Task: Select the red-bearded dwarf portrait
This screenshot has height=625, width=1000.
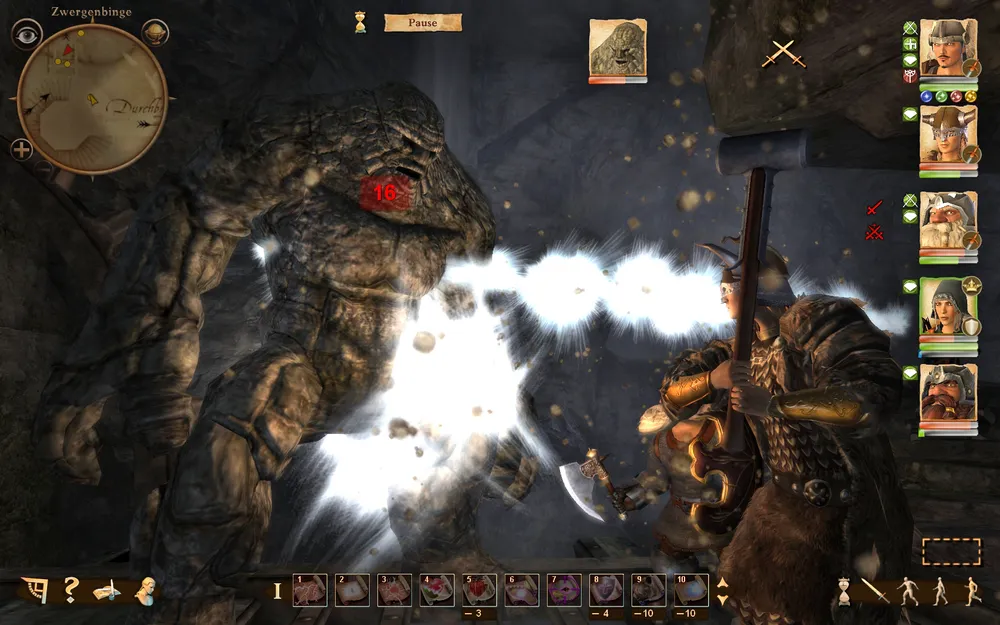Action: tap(947, 392)
